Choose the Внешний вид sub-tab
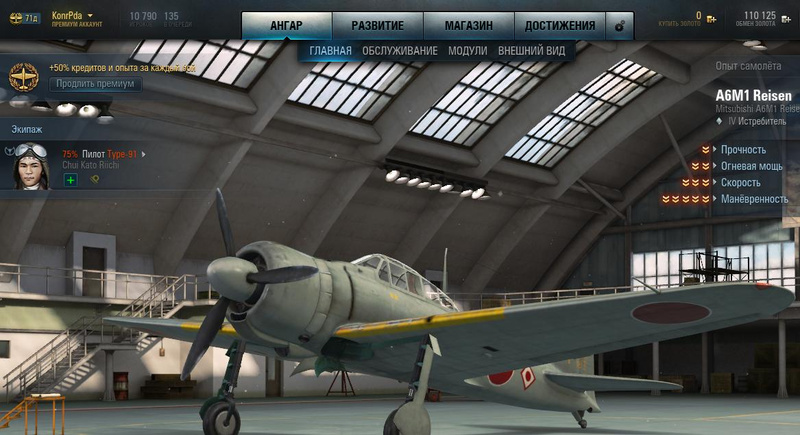The image size is (800, 435). 531,50
